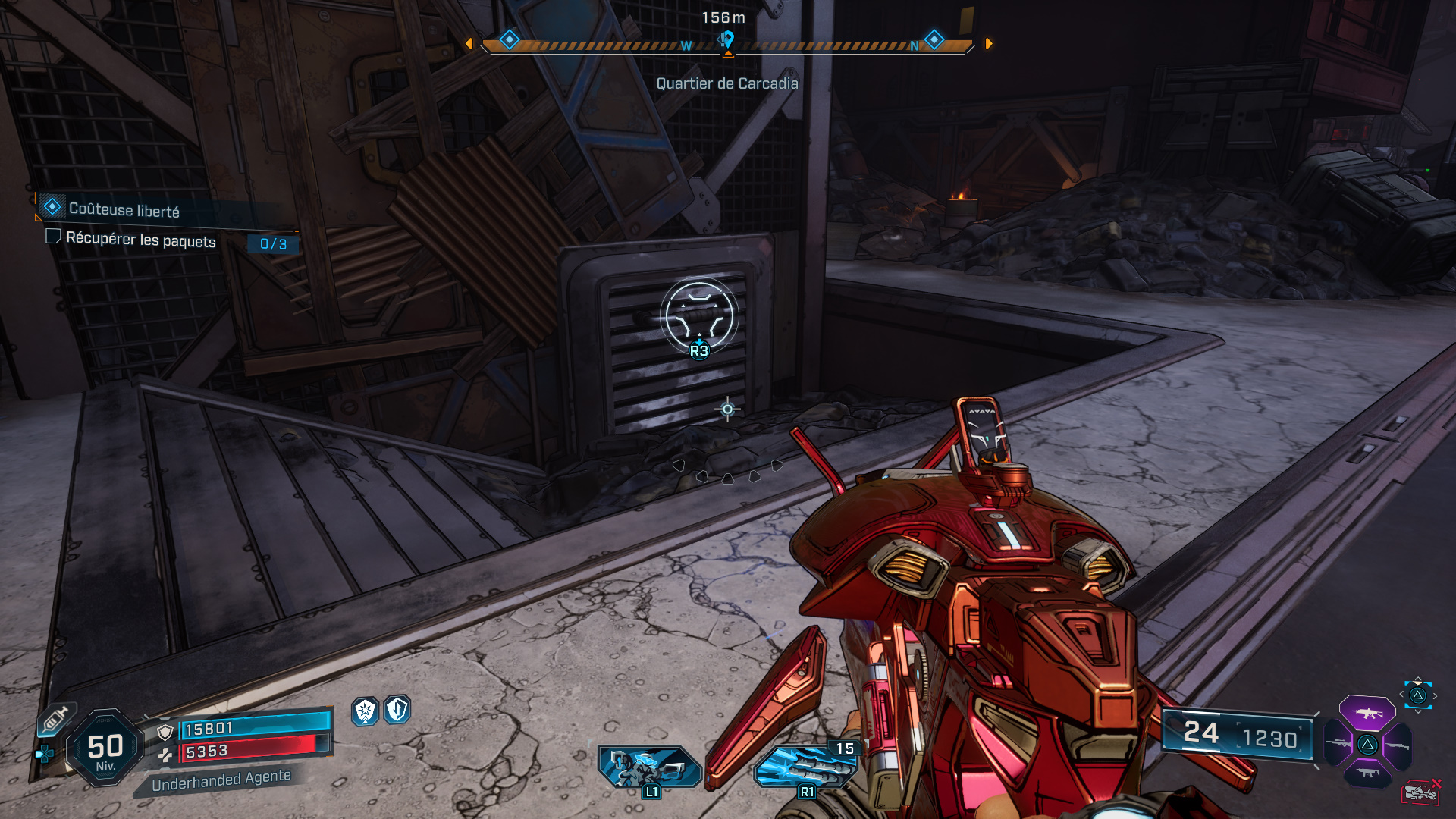Expand the left chevron above weapon swap
The height and width of the screenshot is (819, 1456).
[1402, 694]
